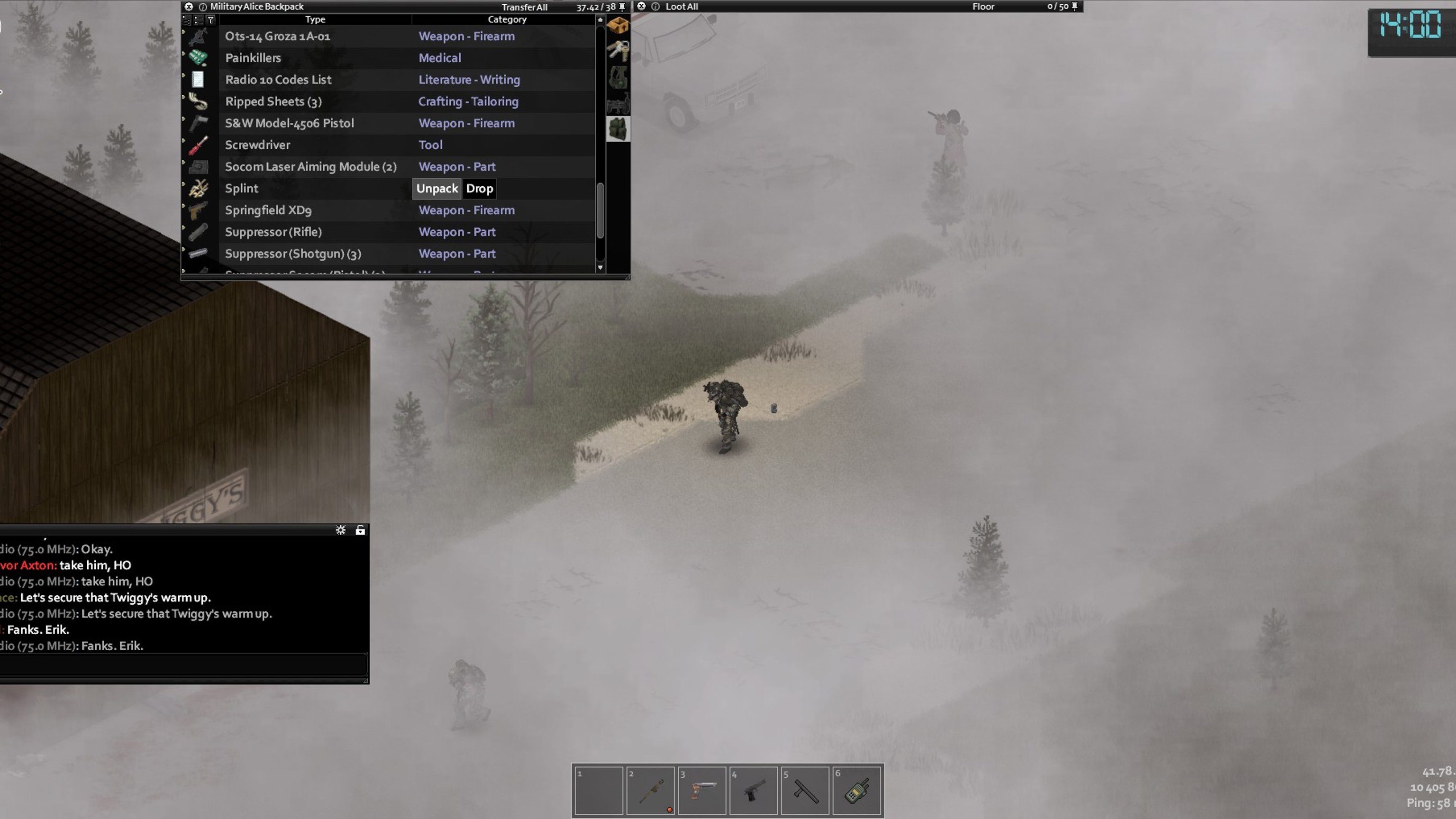
Task: Select the Springfield XD9 row
Action: coord(268,210)
